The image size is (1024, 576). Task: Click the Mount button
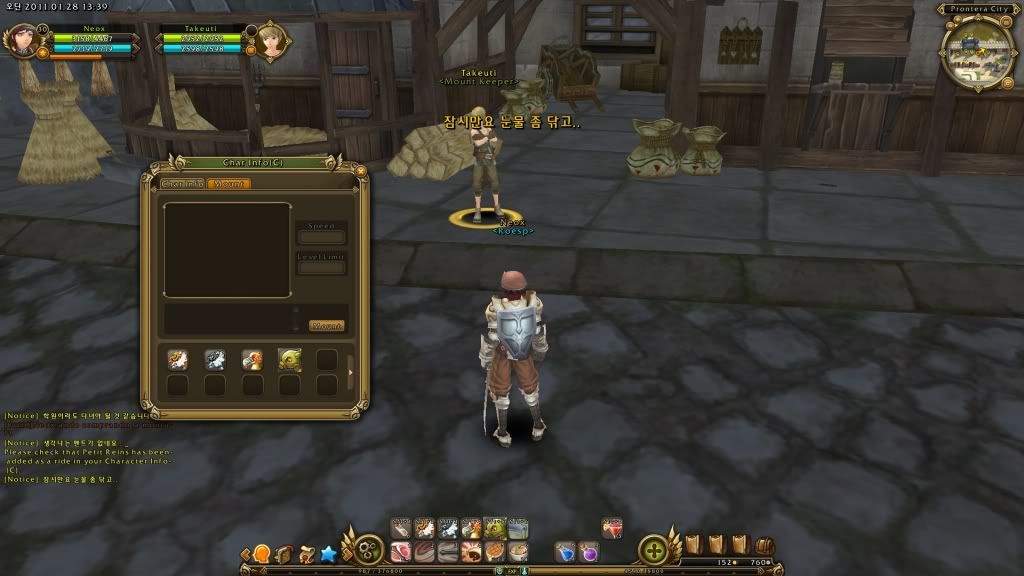[x=326, y=326]
